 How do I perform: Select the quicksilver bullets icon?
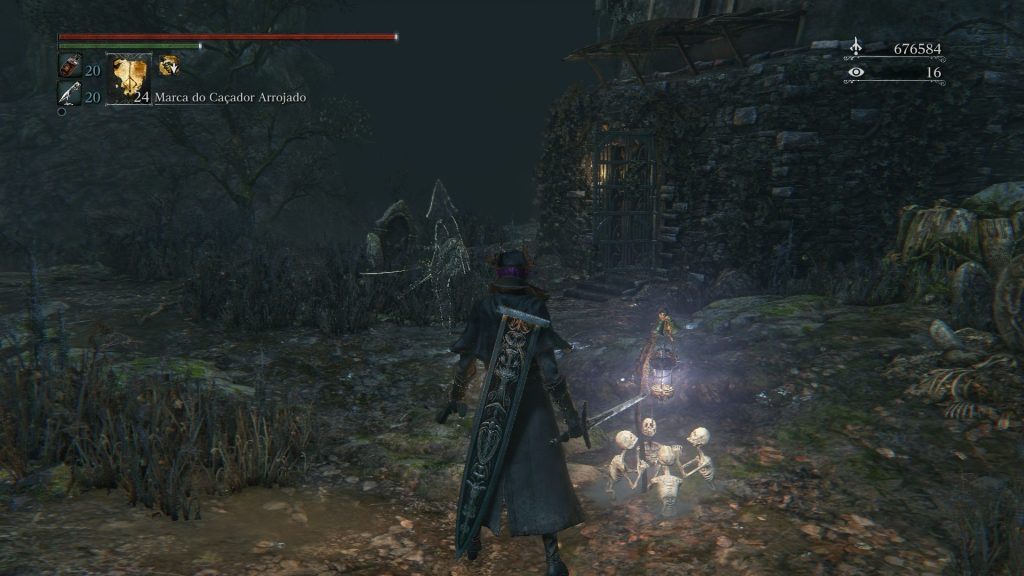[69, 94]
